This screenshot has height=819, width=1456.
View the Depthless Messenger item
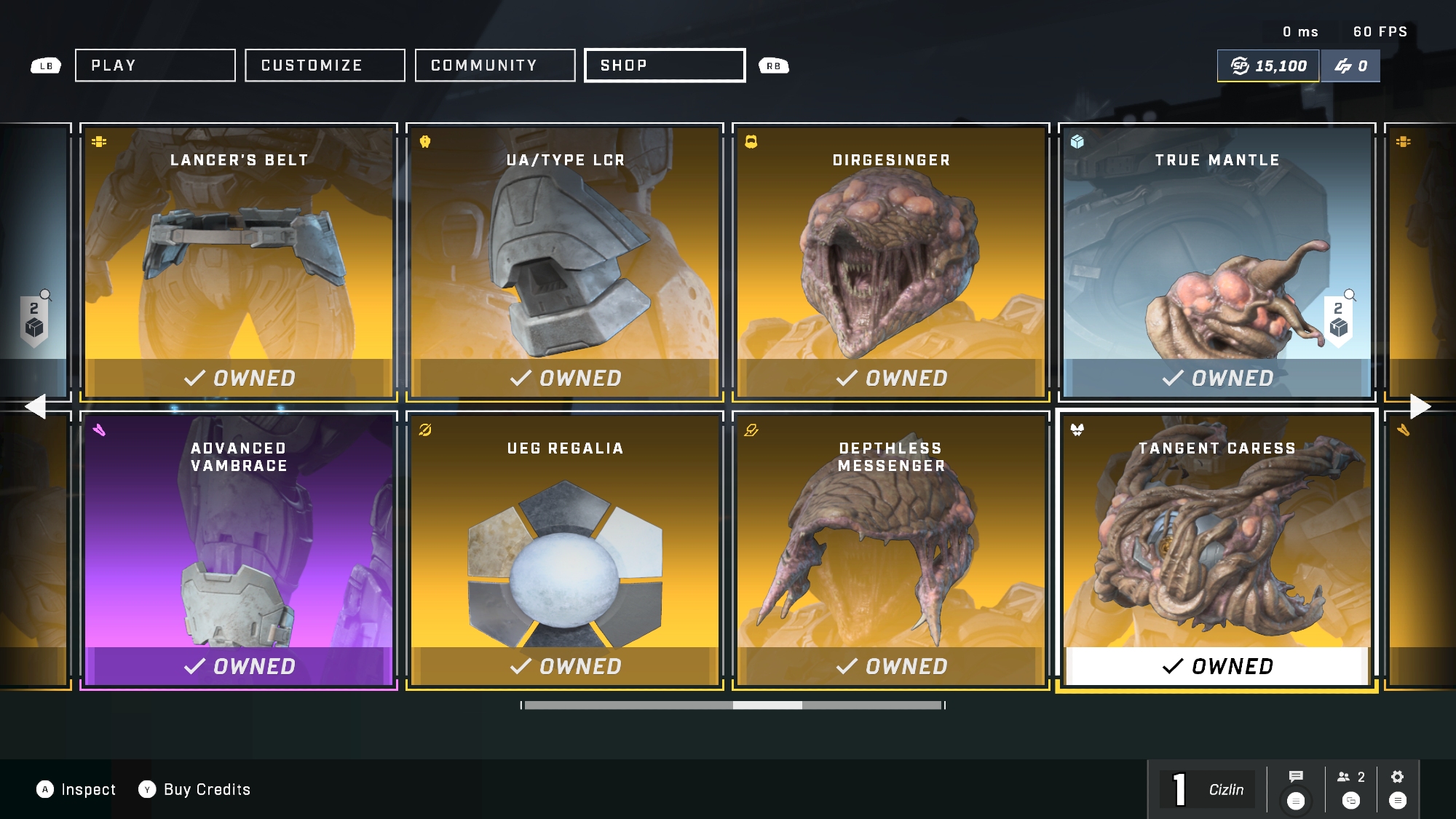pos(891,550)
